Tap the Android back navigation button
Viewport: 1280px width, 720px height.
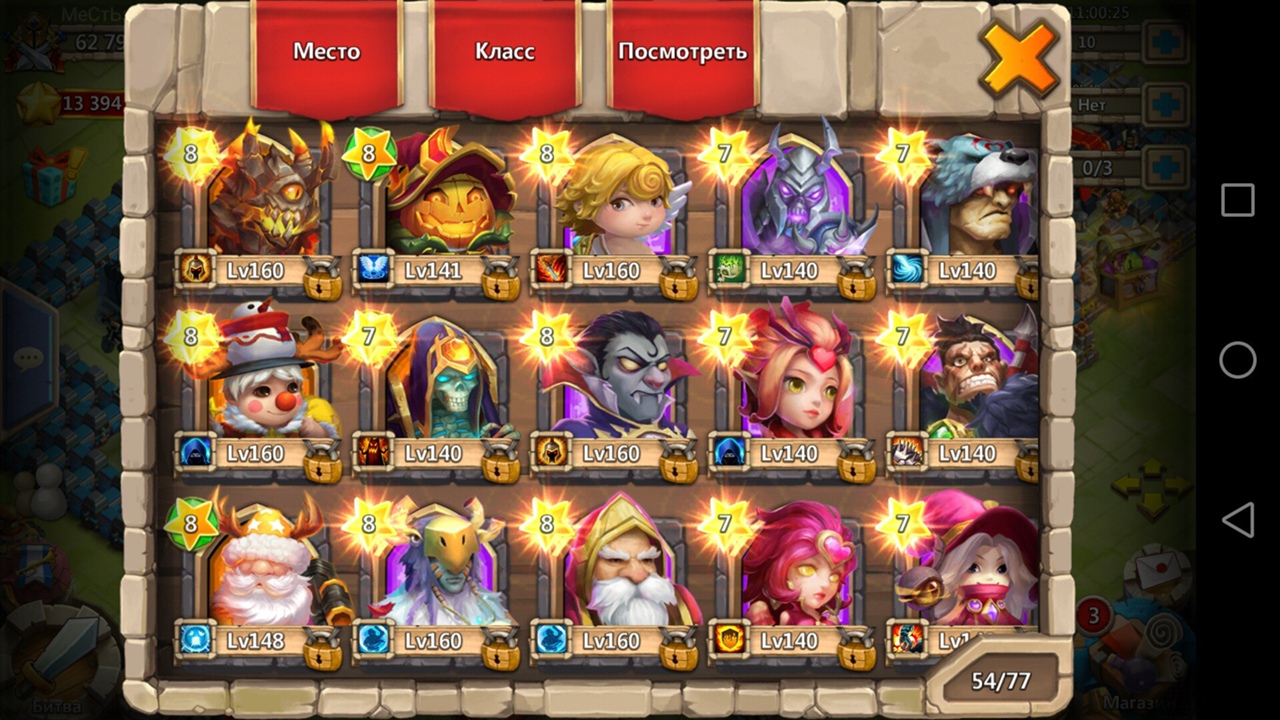pos(1238,520)
